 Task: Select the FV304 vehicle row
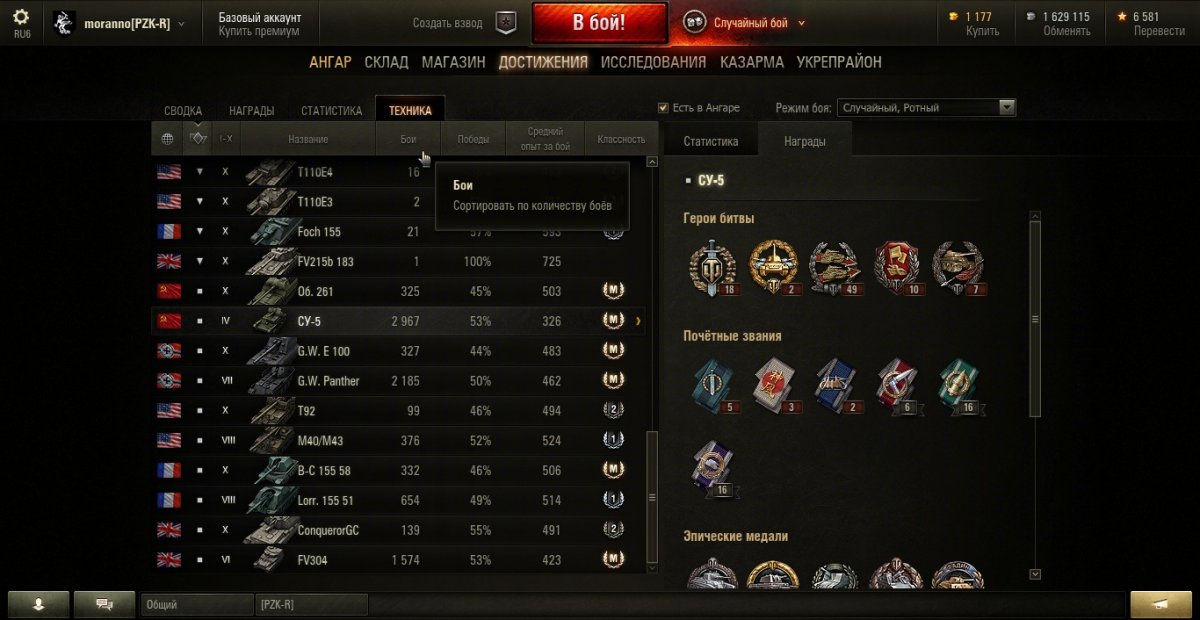pos(400,560)
